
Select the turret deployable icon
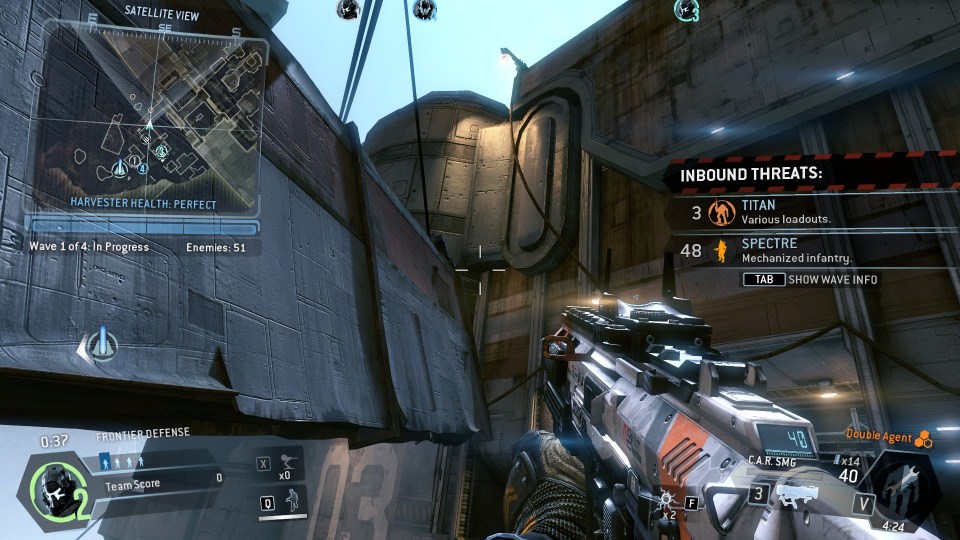(x=291, y=464)
